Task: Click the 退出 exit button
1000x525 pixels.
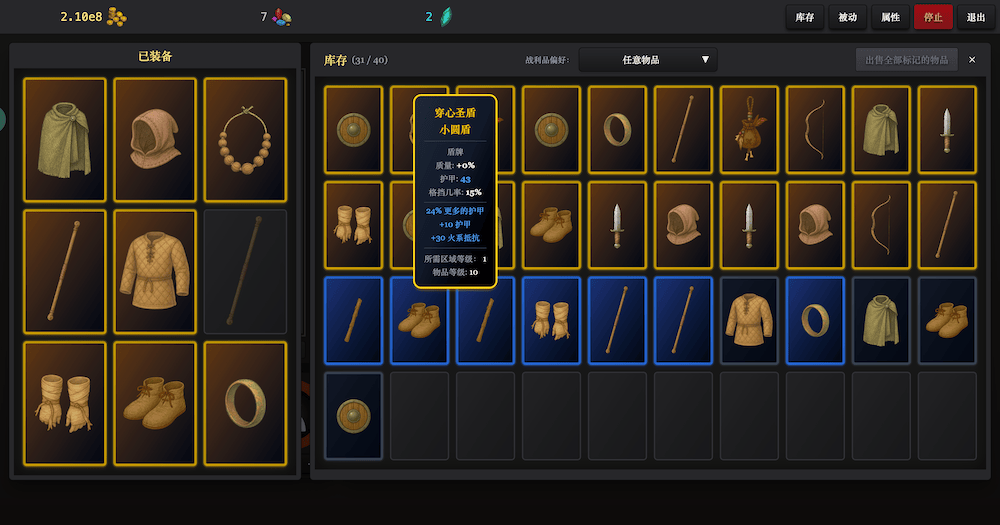Action: (975, 17)
